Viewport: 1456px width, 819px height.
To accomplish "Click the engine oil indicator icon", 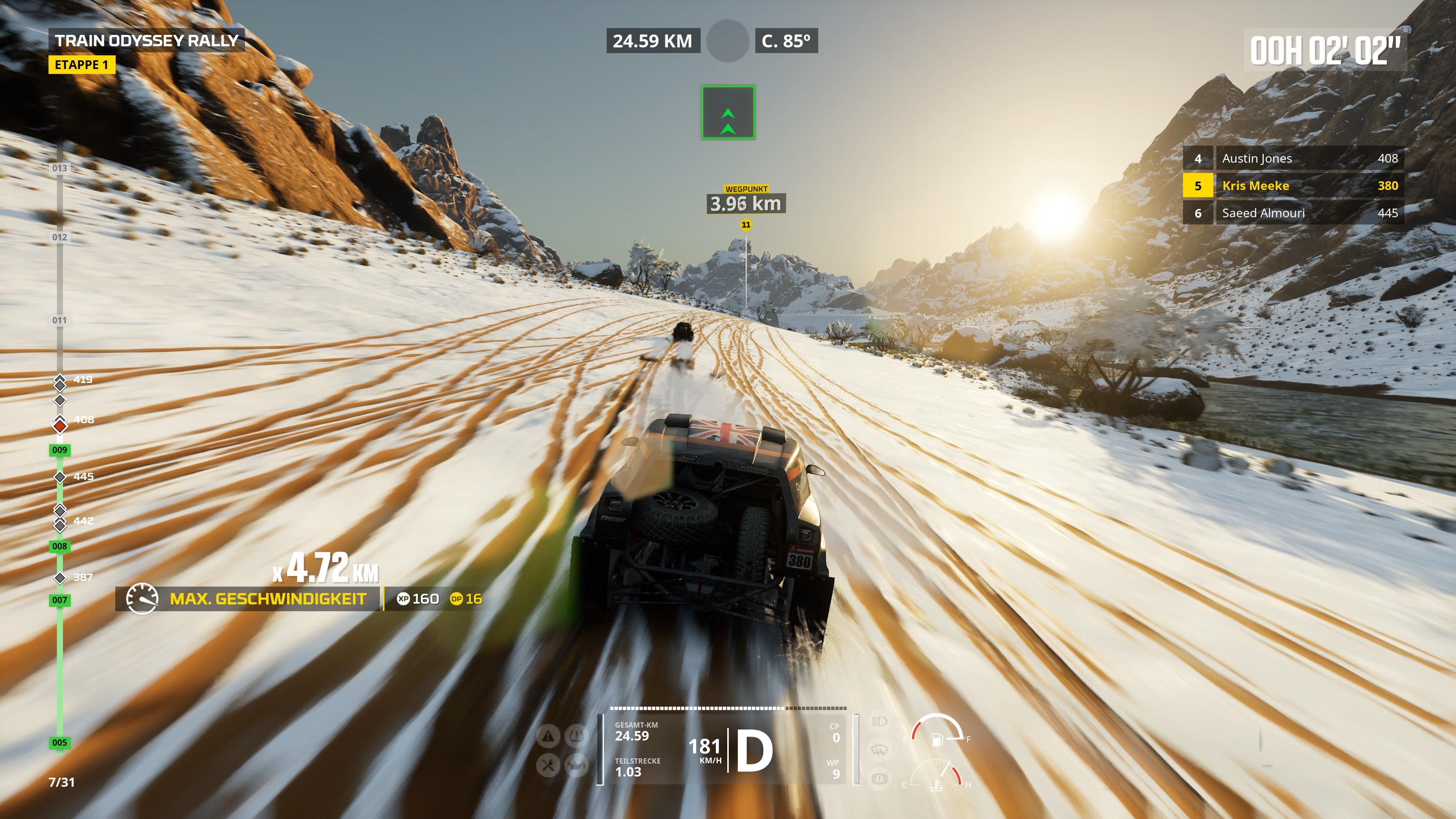I will coord(577,766).
